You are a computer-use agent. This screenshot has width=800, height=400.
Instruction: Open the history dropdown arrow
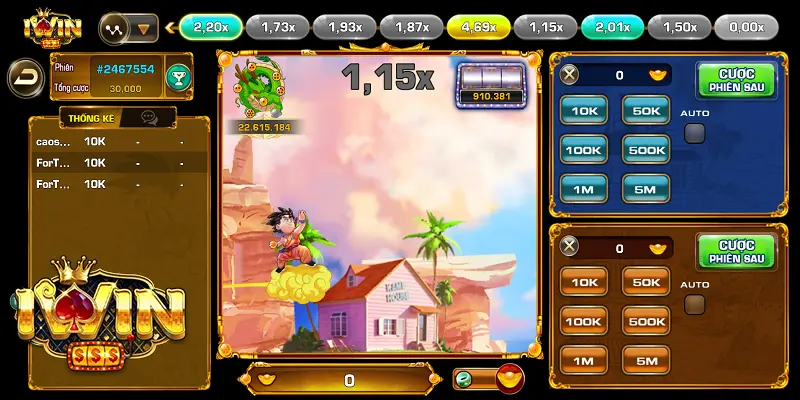pyautogui.click(x=145, y=28)
